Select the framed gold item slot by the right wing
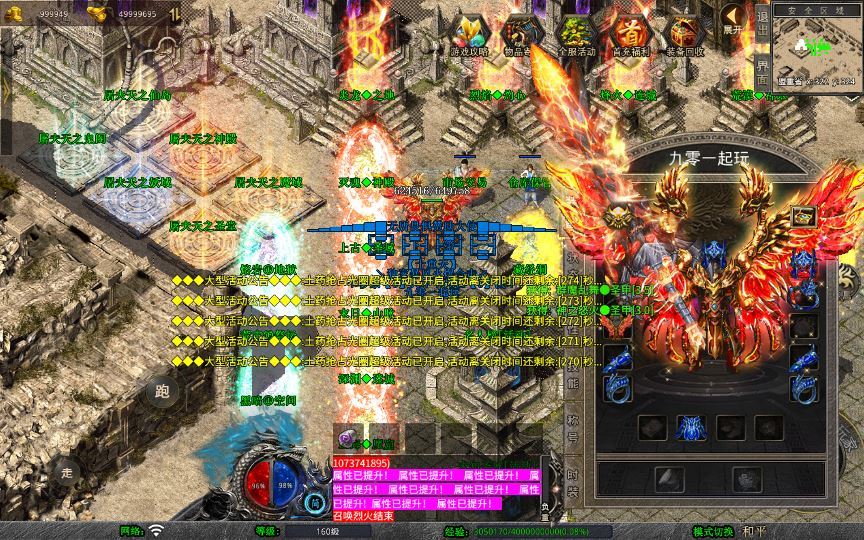The width and height of the screenshot is (864, 540). (803, 217)
